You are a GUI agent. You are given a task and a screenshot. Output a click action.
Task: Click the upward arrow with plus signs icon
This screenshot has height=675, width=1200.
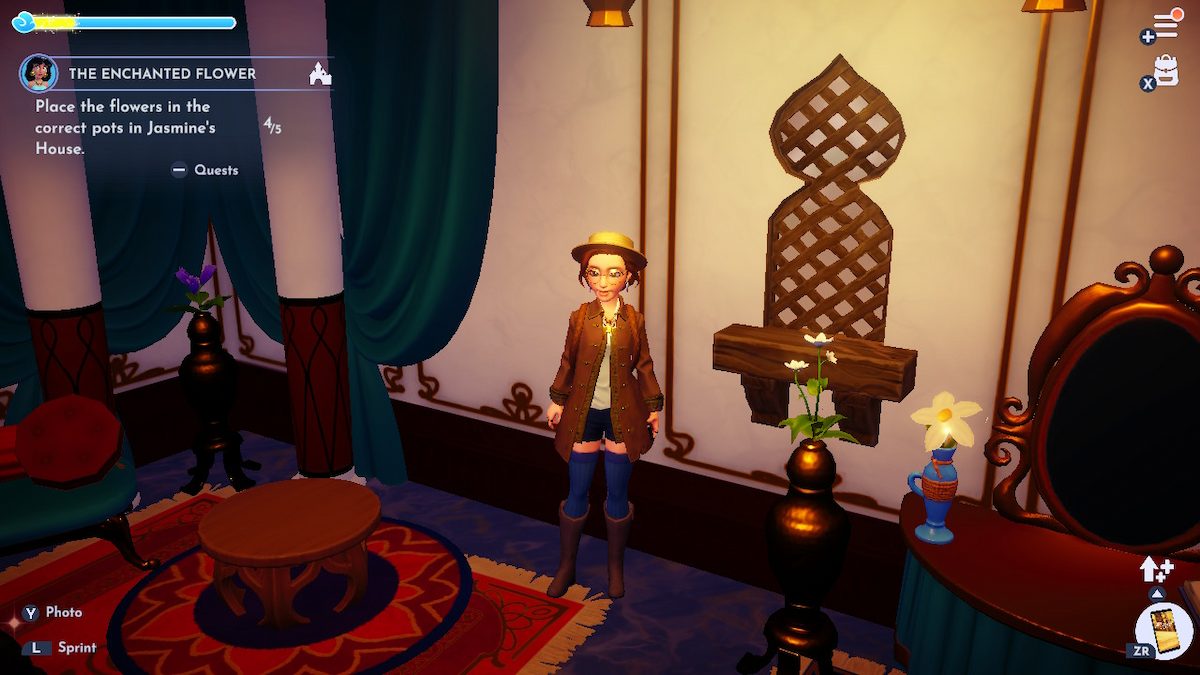pos(1155,570)
